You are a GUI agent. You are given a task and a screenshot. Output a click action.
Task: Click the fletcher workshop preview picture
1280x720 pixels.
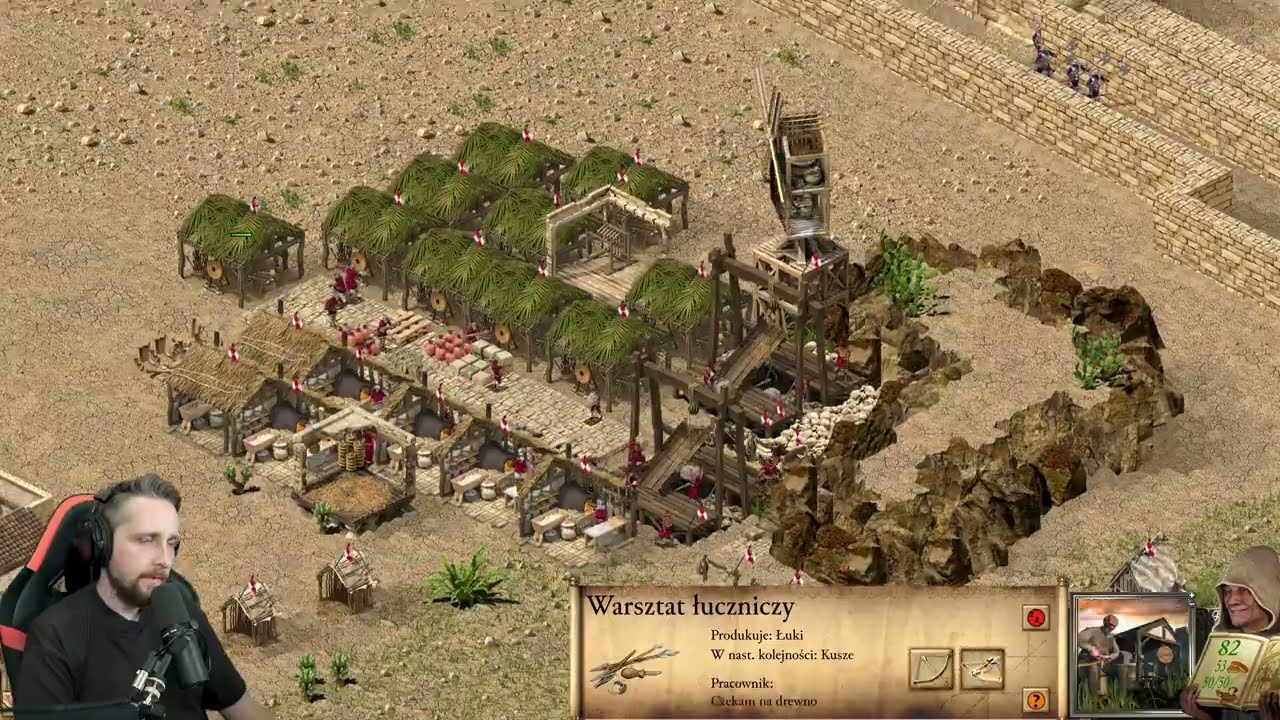(x=1131, y=652)
